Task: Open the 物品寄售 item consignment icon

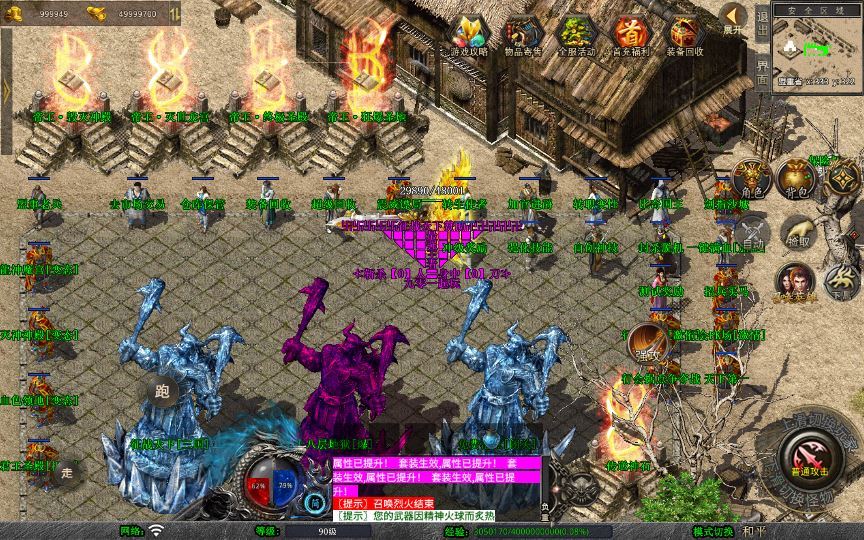Action: (x=524, y=34)
